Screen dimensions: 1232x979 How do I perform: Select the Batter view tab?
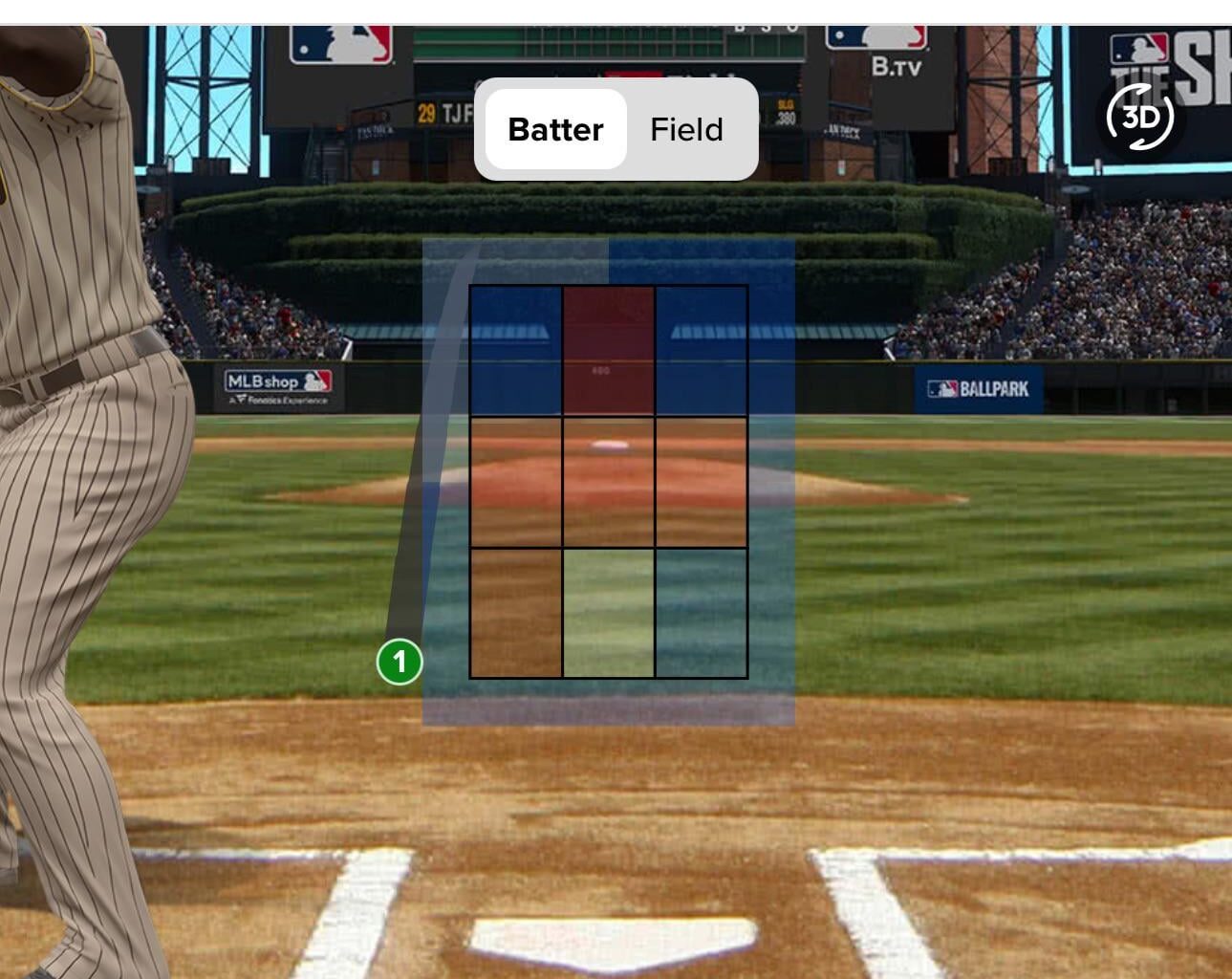click(556, 129)
